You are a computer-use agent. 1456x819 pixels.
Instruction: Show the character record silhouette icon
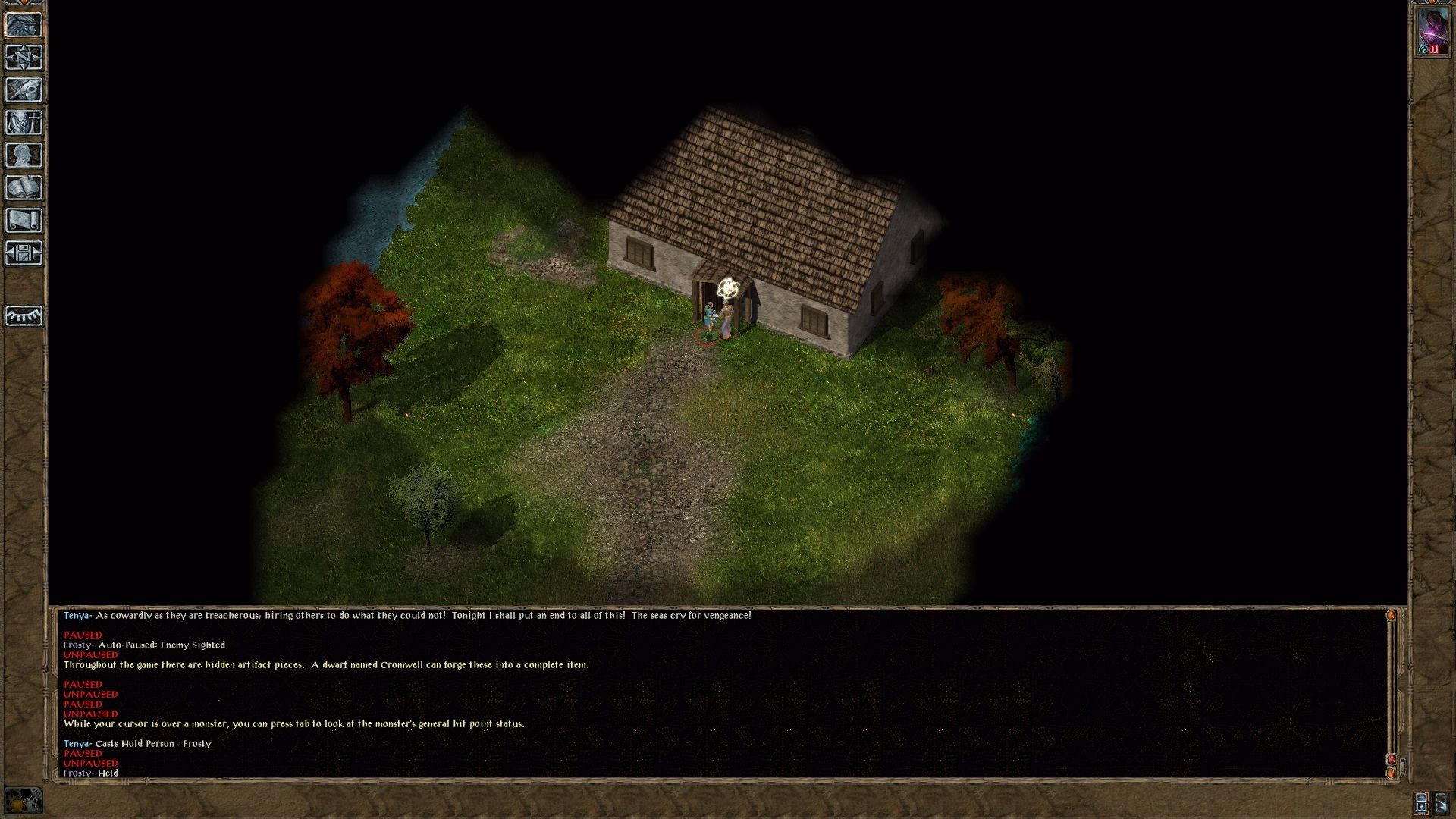pos(24,155)
